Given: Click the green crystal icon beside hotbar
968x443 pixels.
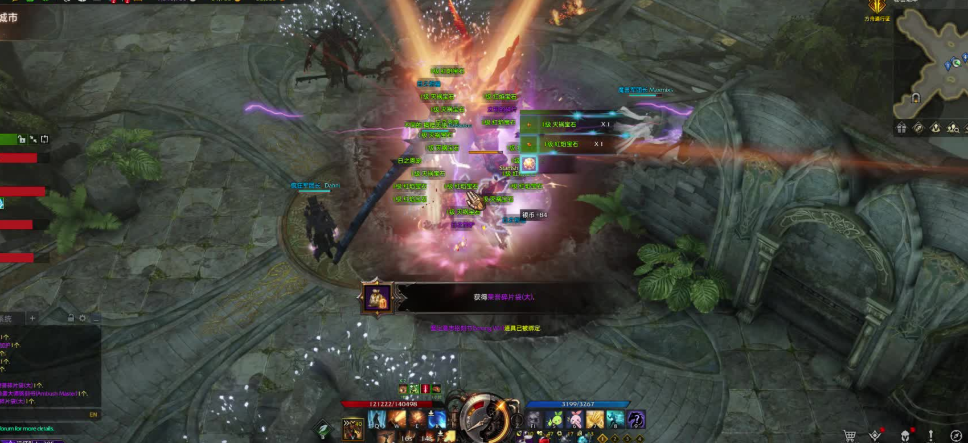Looking at the screenshot, I should (x=323, y=431).
